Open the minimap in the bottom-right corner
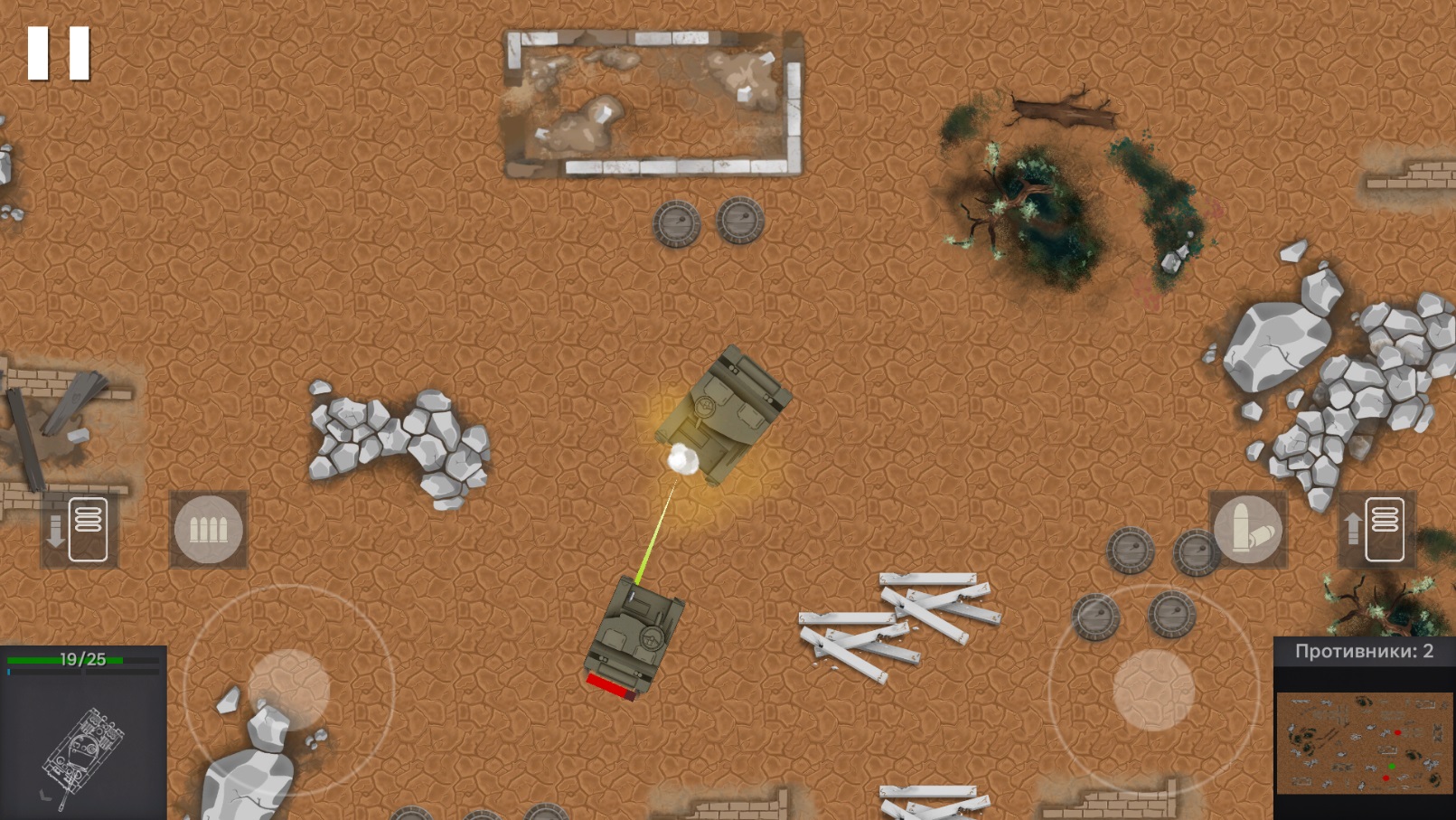1456x820 pixels. 1365,741
